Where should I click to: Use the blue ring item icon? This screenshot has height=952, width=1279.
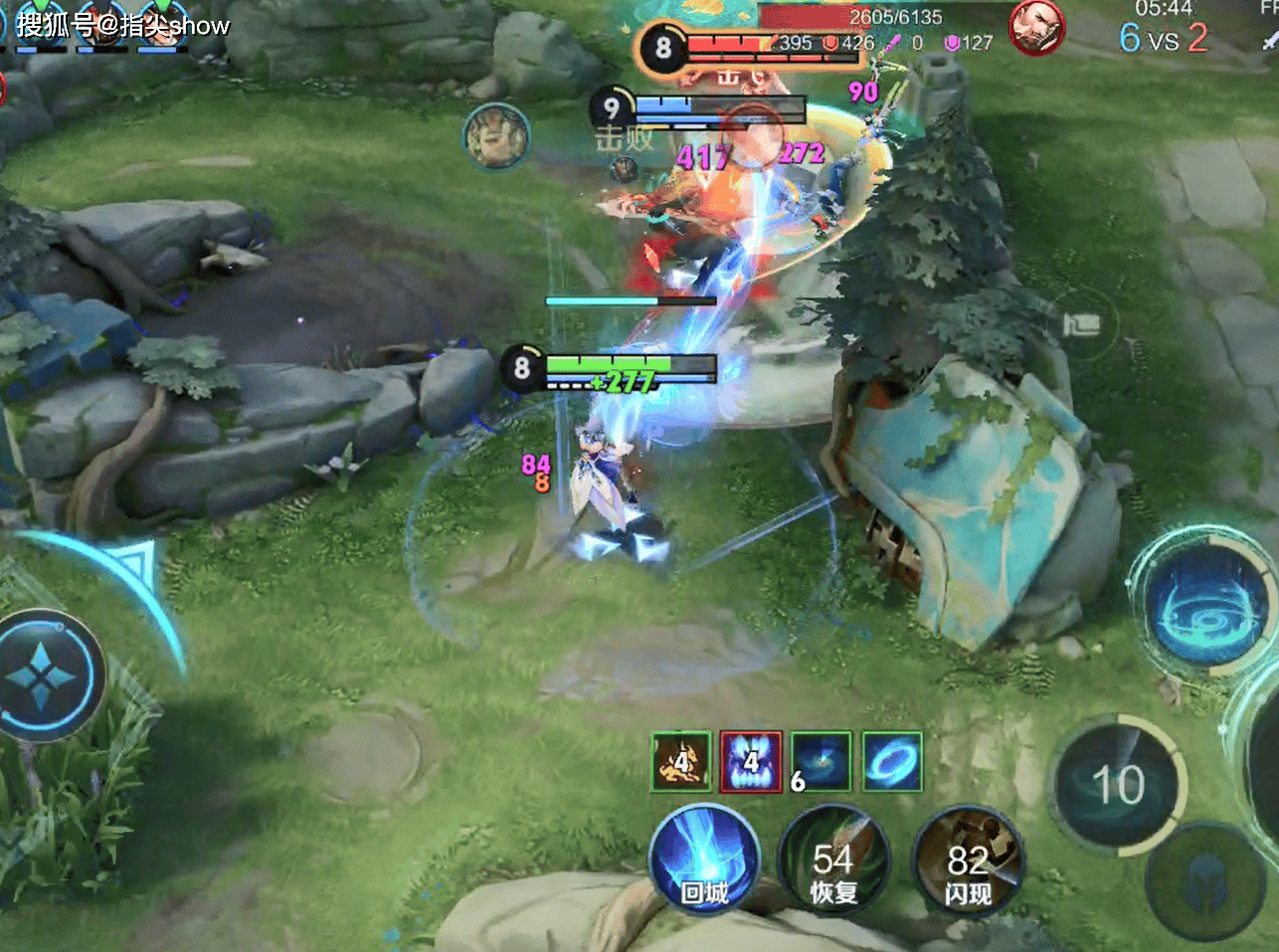892,762
